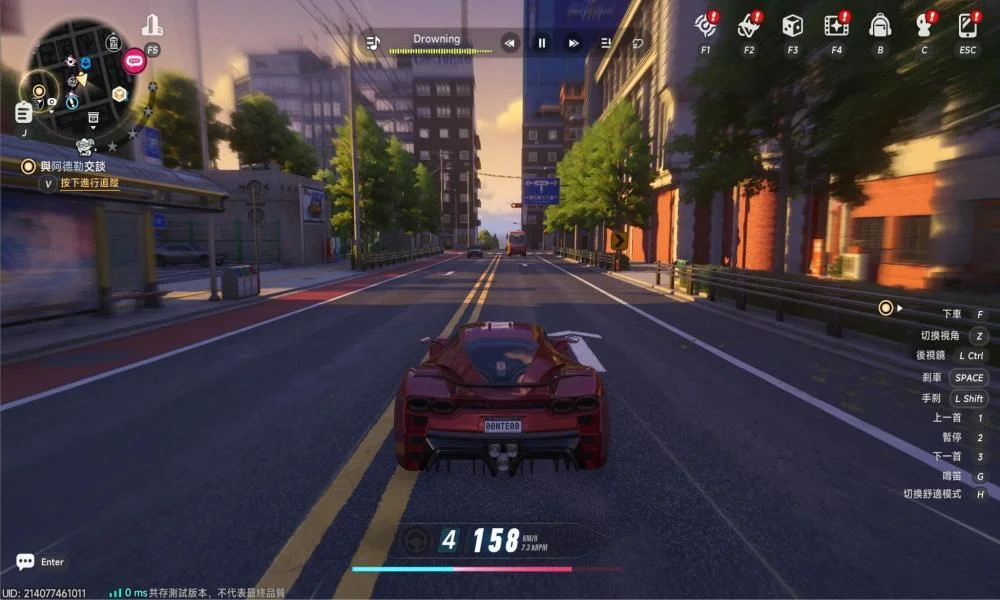The width and height of the screenshot is (1000, 600).
Task: Select the talk-to-NPC quest tracker entry
Action: [70, 166]
